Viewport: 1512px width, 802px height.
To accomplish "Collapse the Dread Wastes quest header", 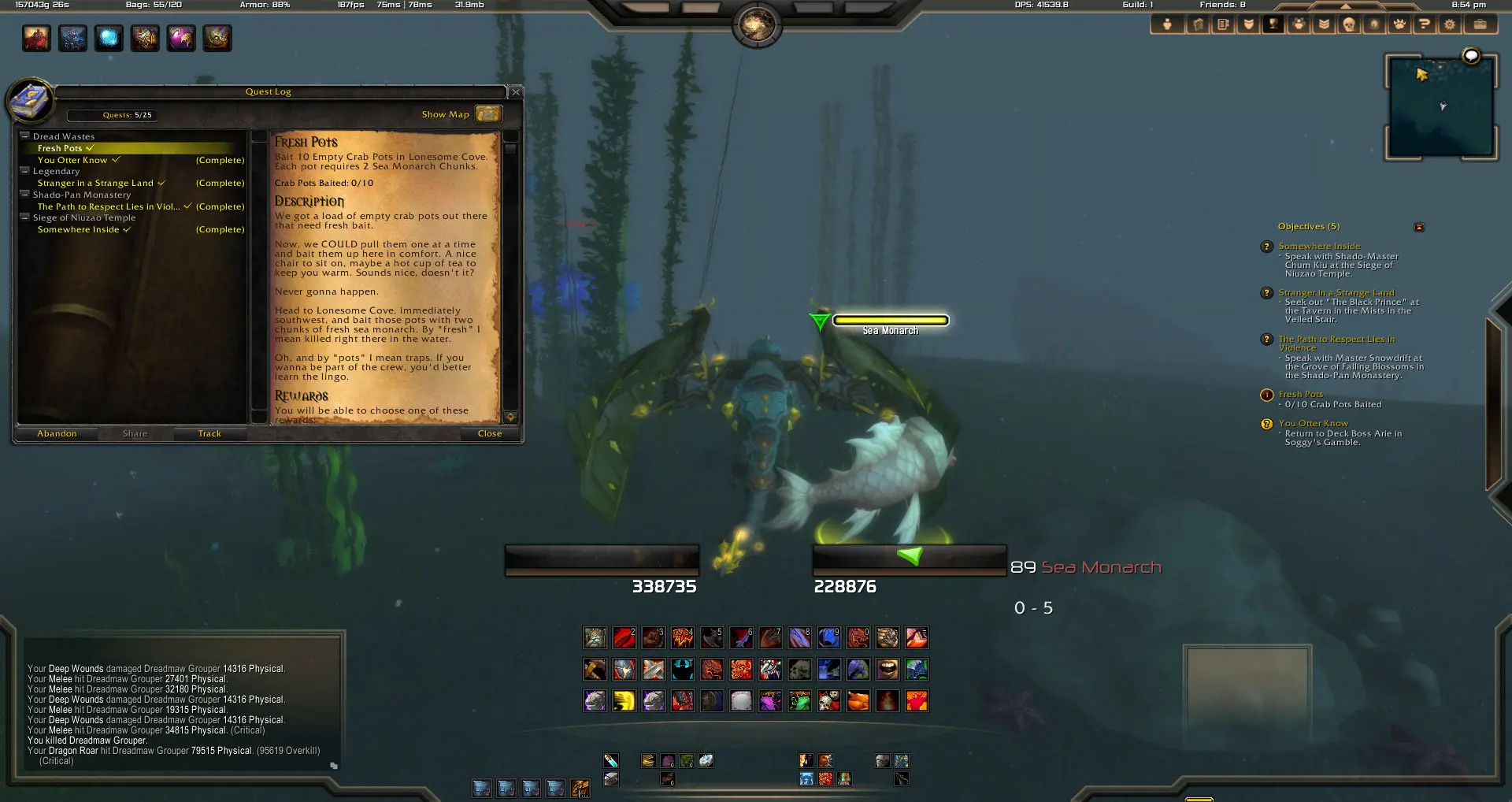I will tap(24, 136).
